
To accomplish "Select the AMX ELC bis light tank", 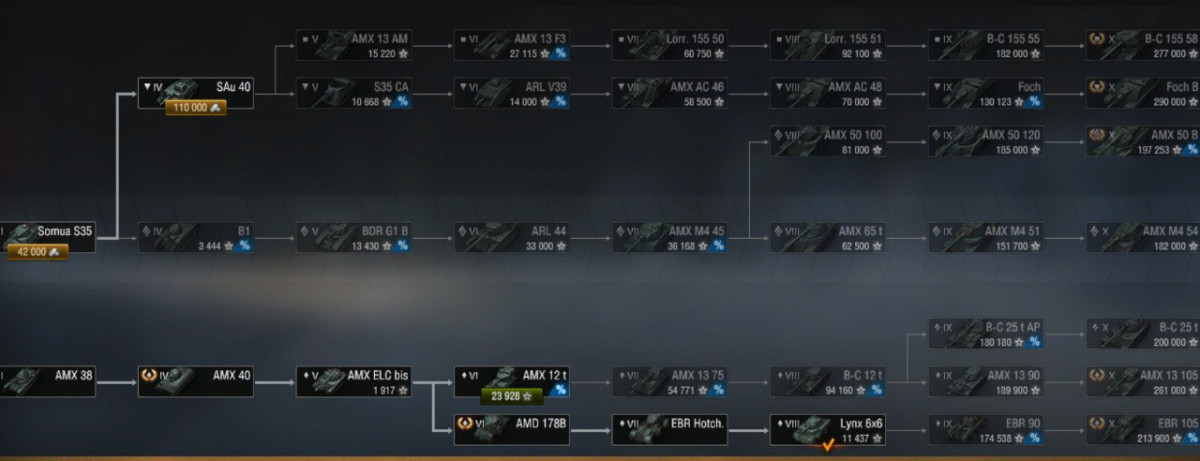I will [x=353, y=382].
